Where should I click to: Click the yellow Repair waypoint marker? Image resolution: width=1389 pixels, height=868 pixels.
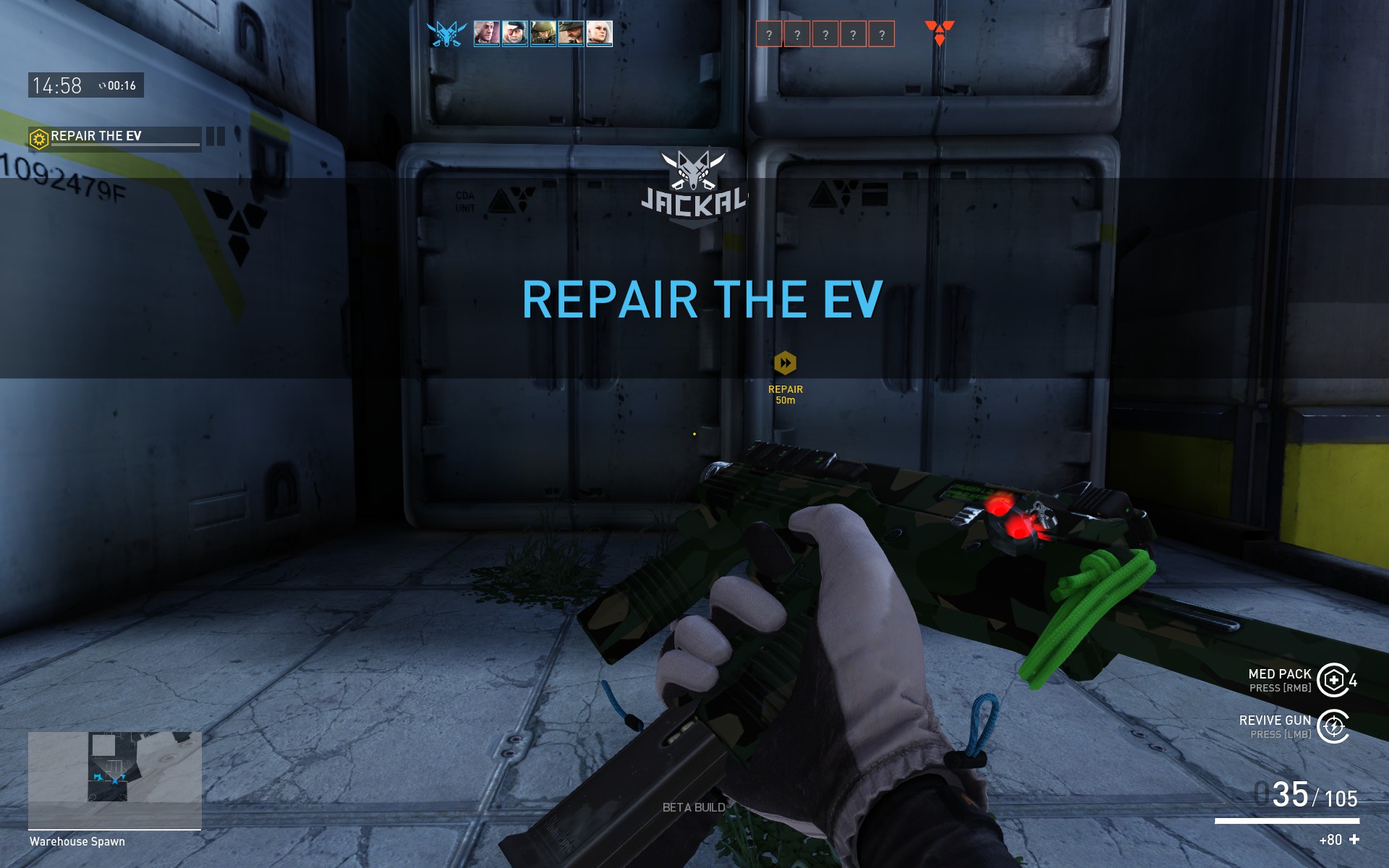[x=785, y=363]
